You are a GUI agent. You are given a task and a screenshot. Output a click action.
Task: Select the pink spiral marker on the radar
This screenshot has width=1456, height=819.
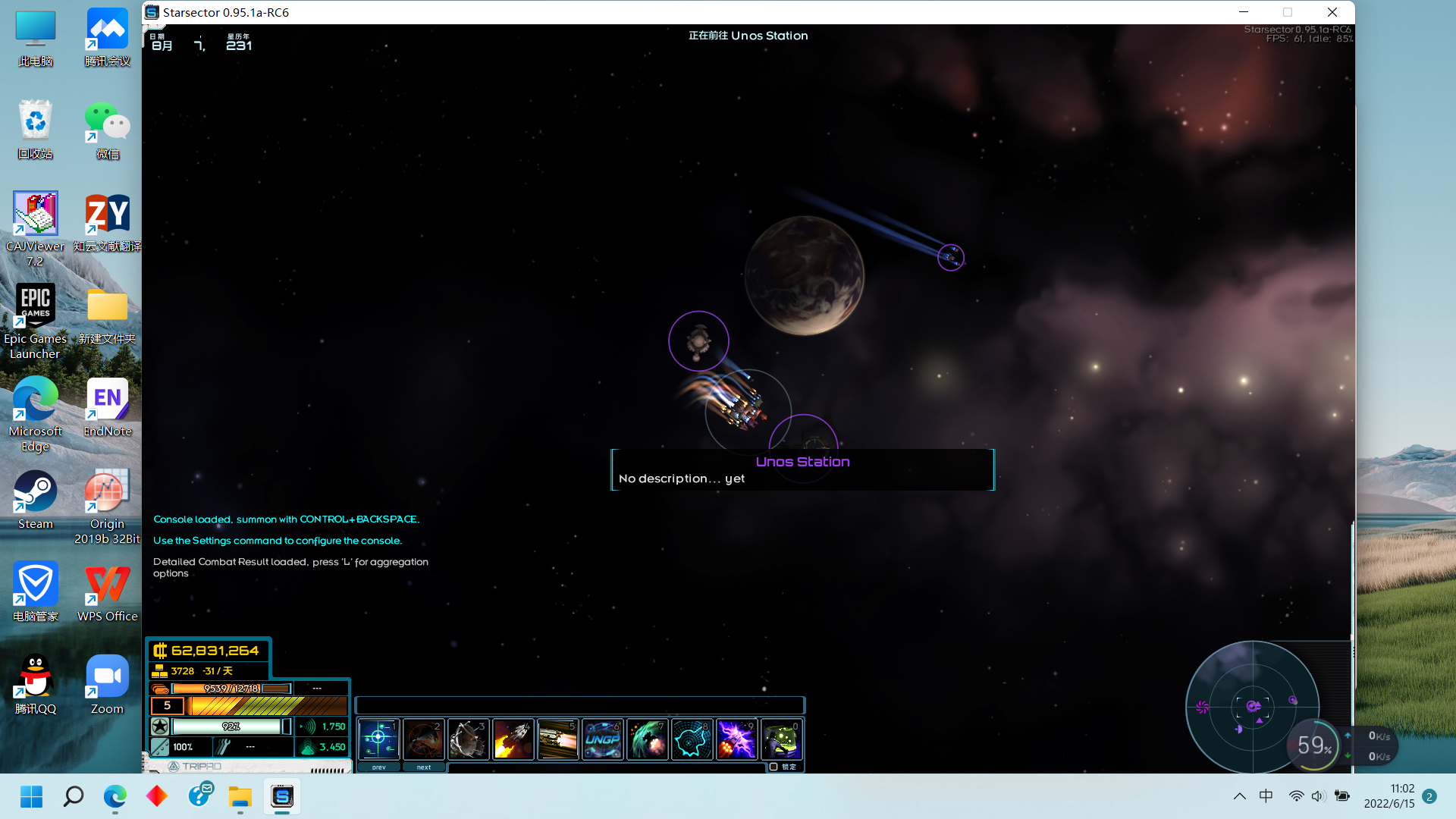tap(1202, 708)
